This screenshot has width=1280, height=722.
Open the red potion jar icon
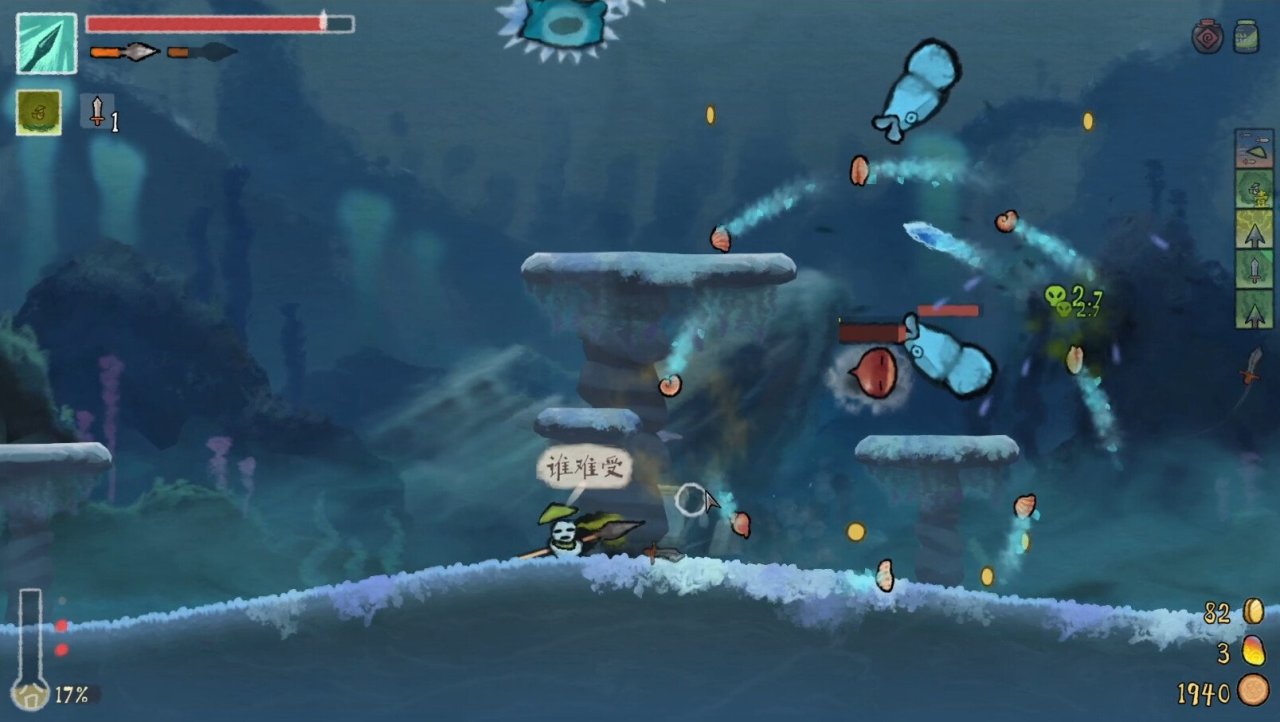pyautogui.click(x=1207, y=35)
